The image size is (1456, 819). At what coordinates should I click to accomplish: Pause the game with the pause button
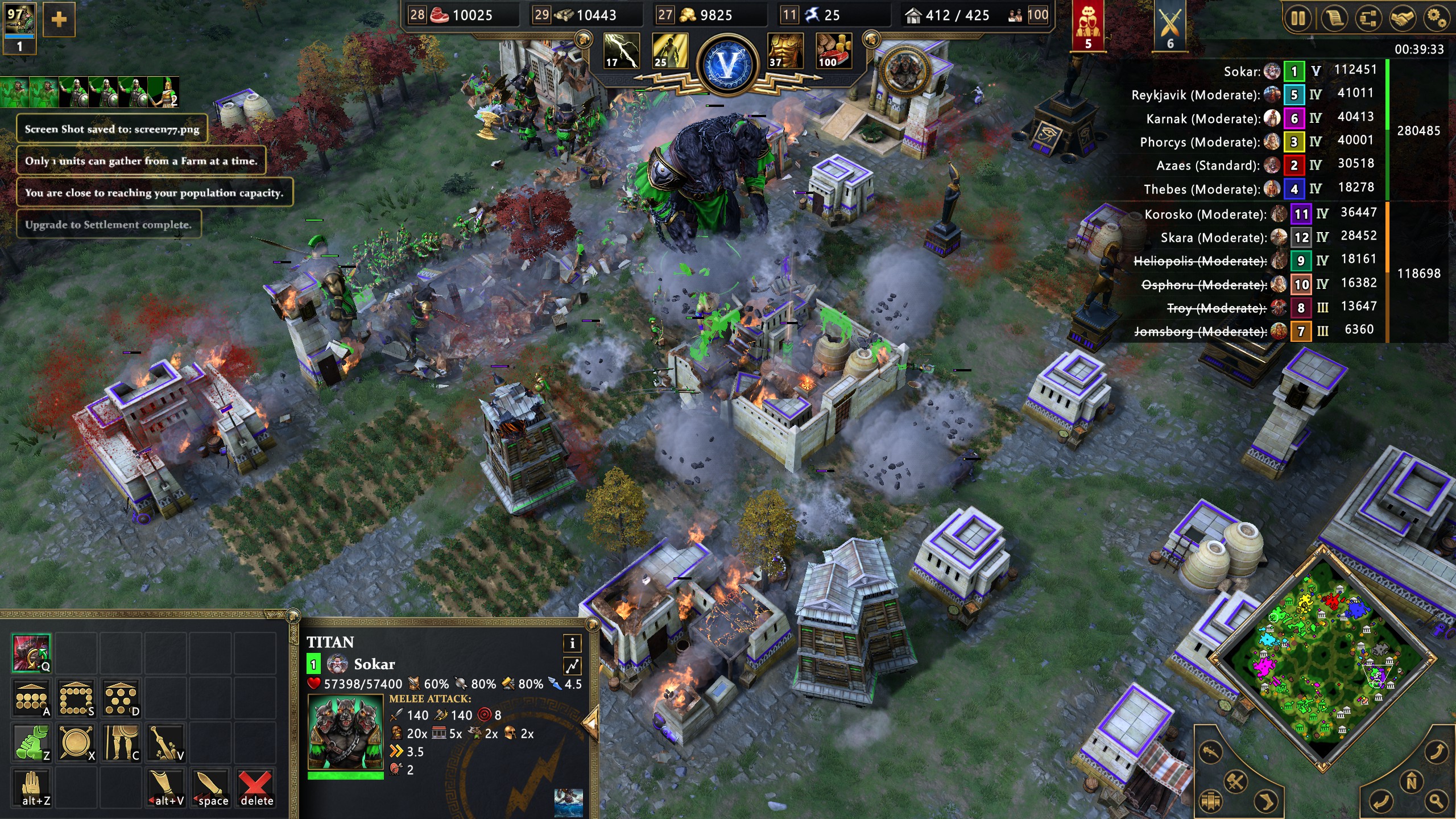(1298, 19)
